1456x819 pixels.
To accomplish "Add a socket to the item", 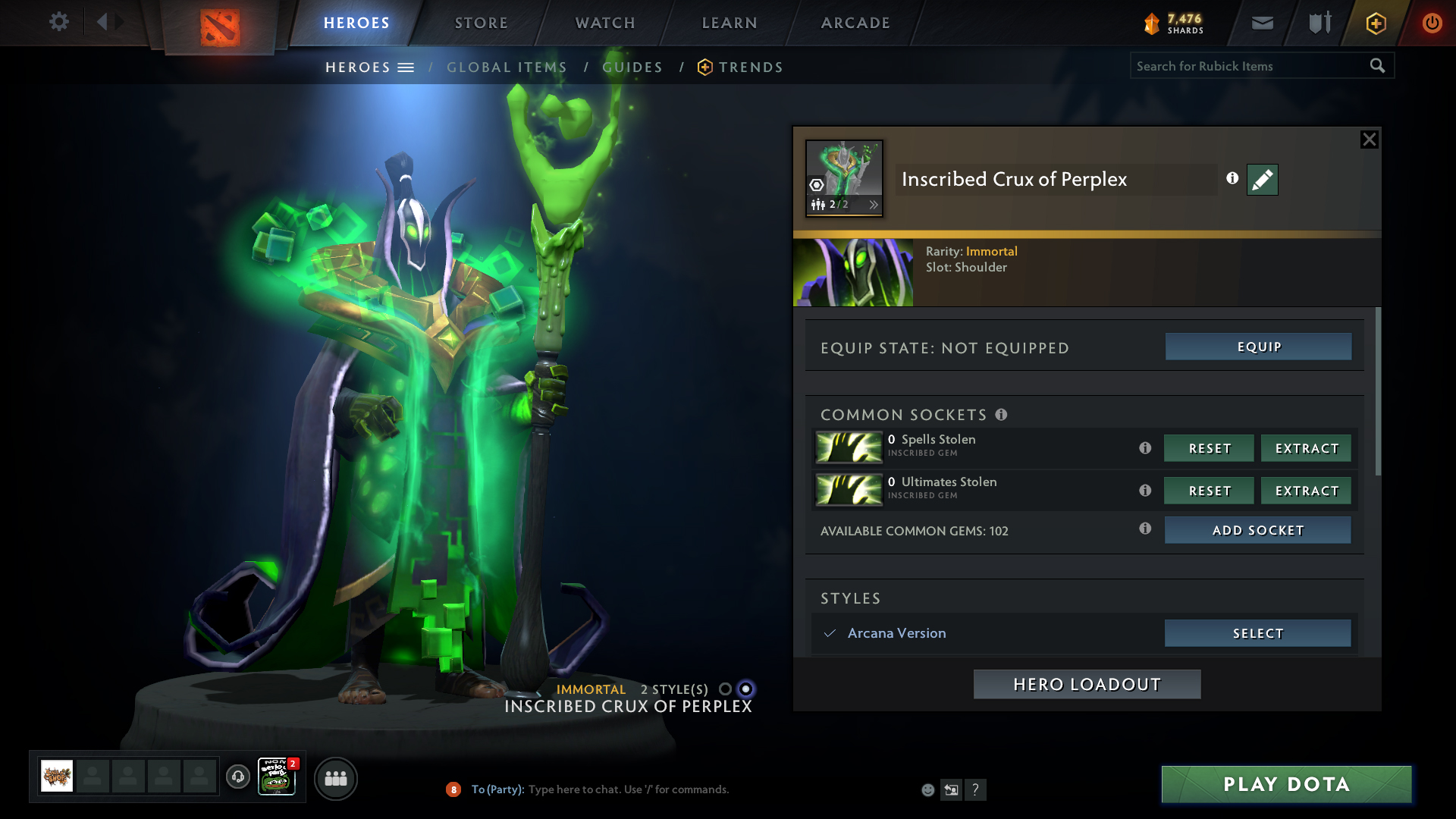I will tap(1257, 530).
